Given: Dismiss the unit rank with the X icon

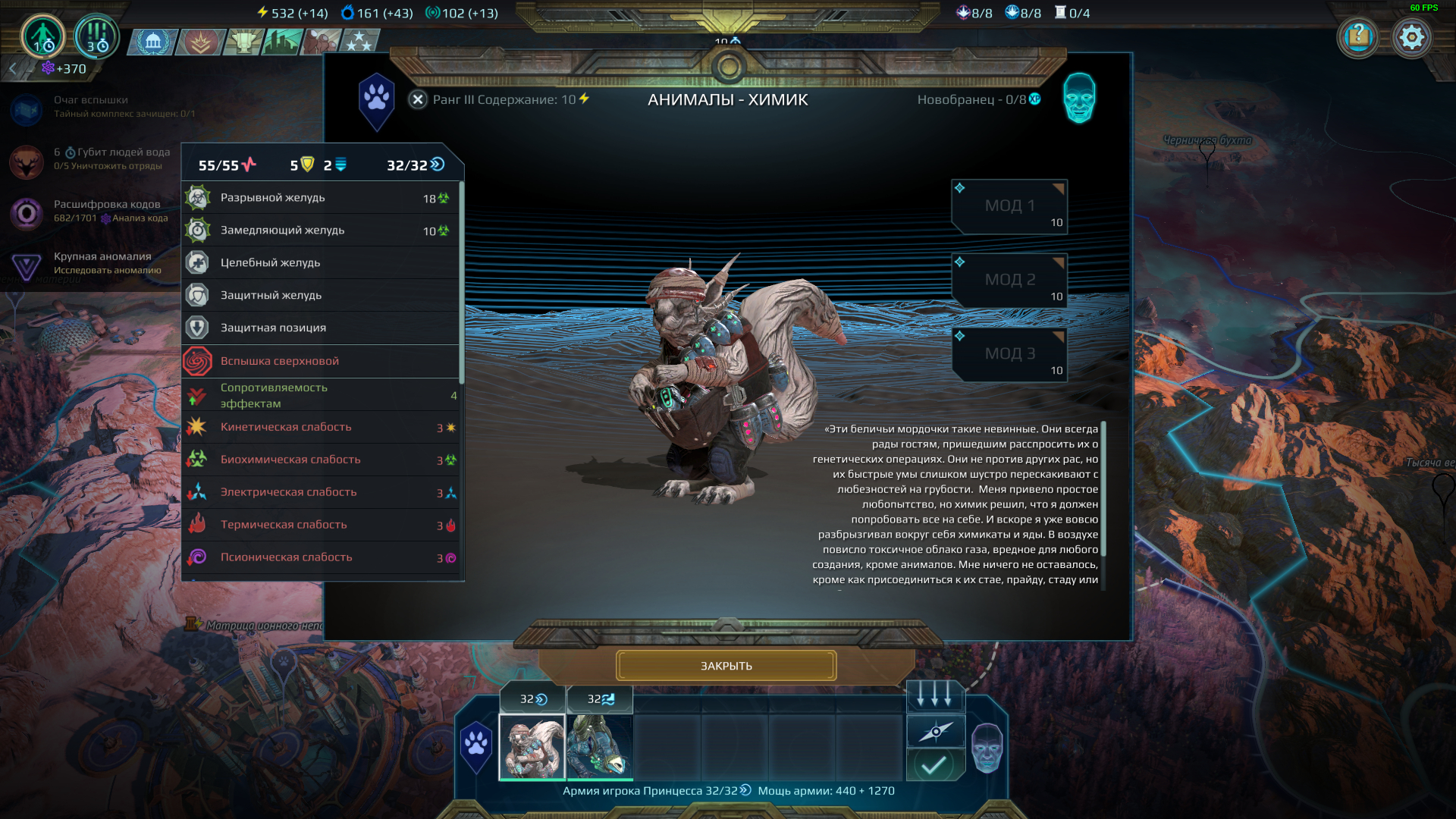Looking at the screenshot, I should click(x=418, y=99).
